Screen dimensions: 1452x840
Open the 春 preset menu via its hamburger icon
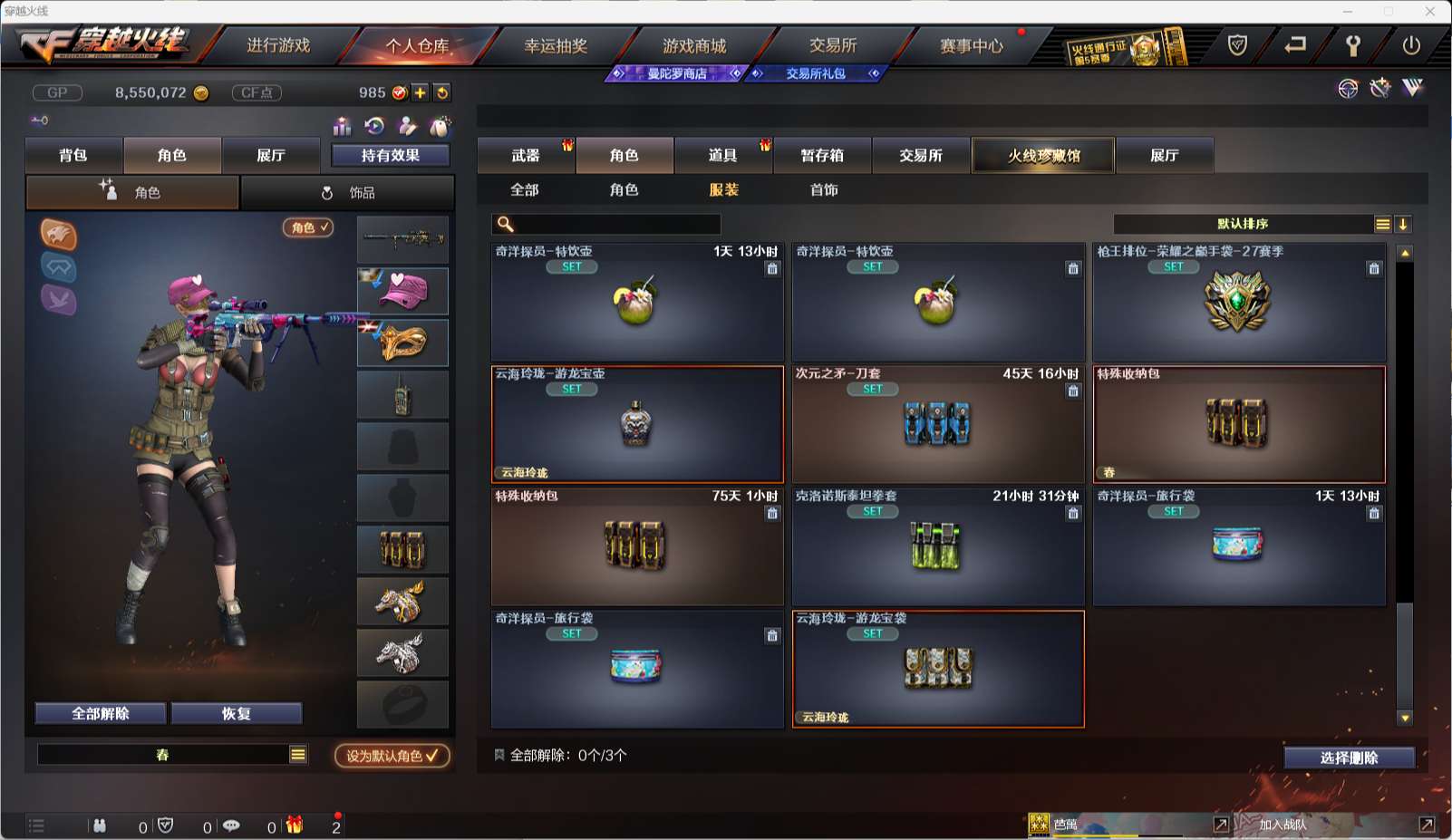[x=295, y=753]
